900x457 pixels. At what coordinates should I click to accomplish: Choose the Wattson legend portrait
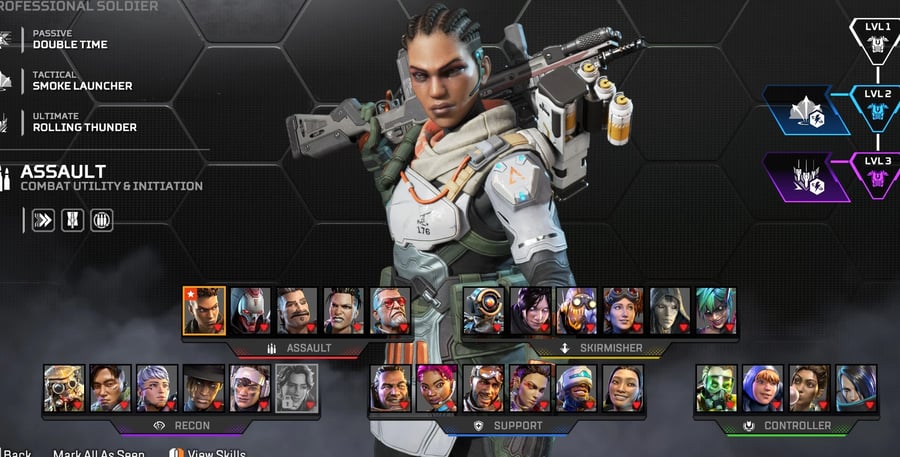pos(763,387)
